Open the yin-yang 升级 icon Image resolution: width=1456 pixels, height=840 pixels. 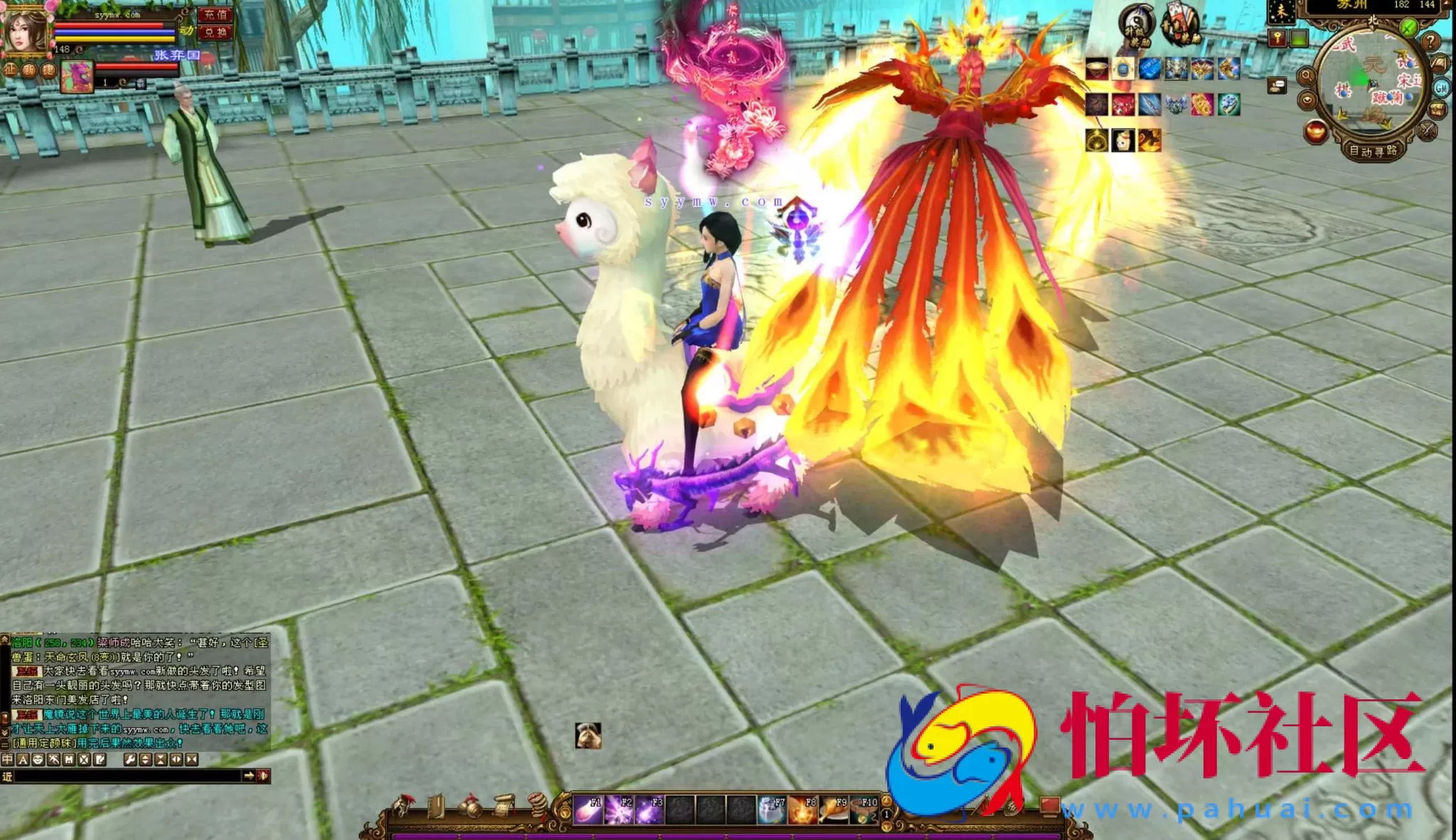point(1135,24)
